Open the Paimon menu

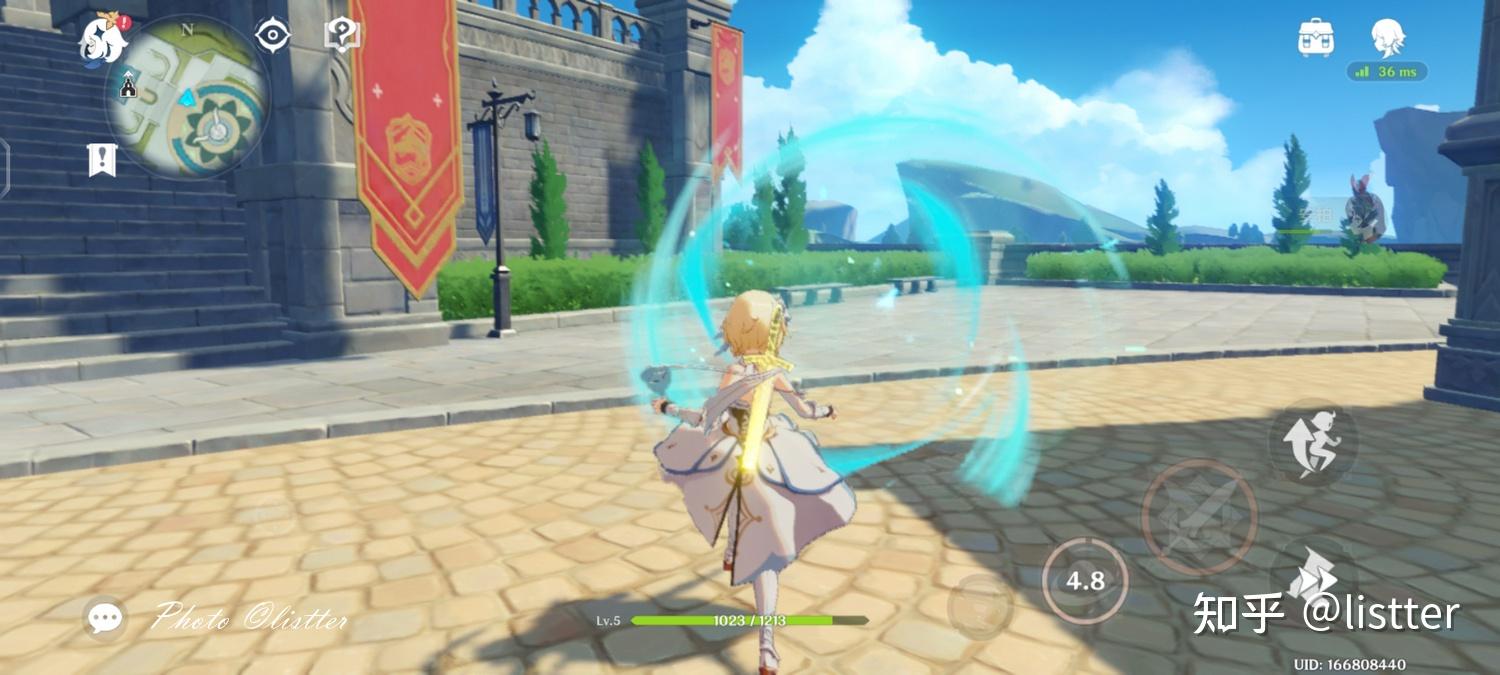tap(103, 40)
